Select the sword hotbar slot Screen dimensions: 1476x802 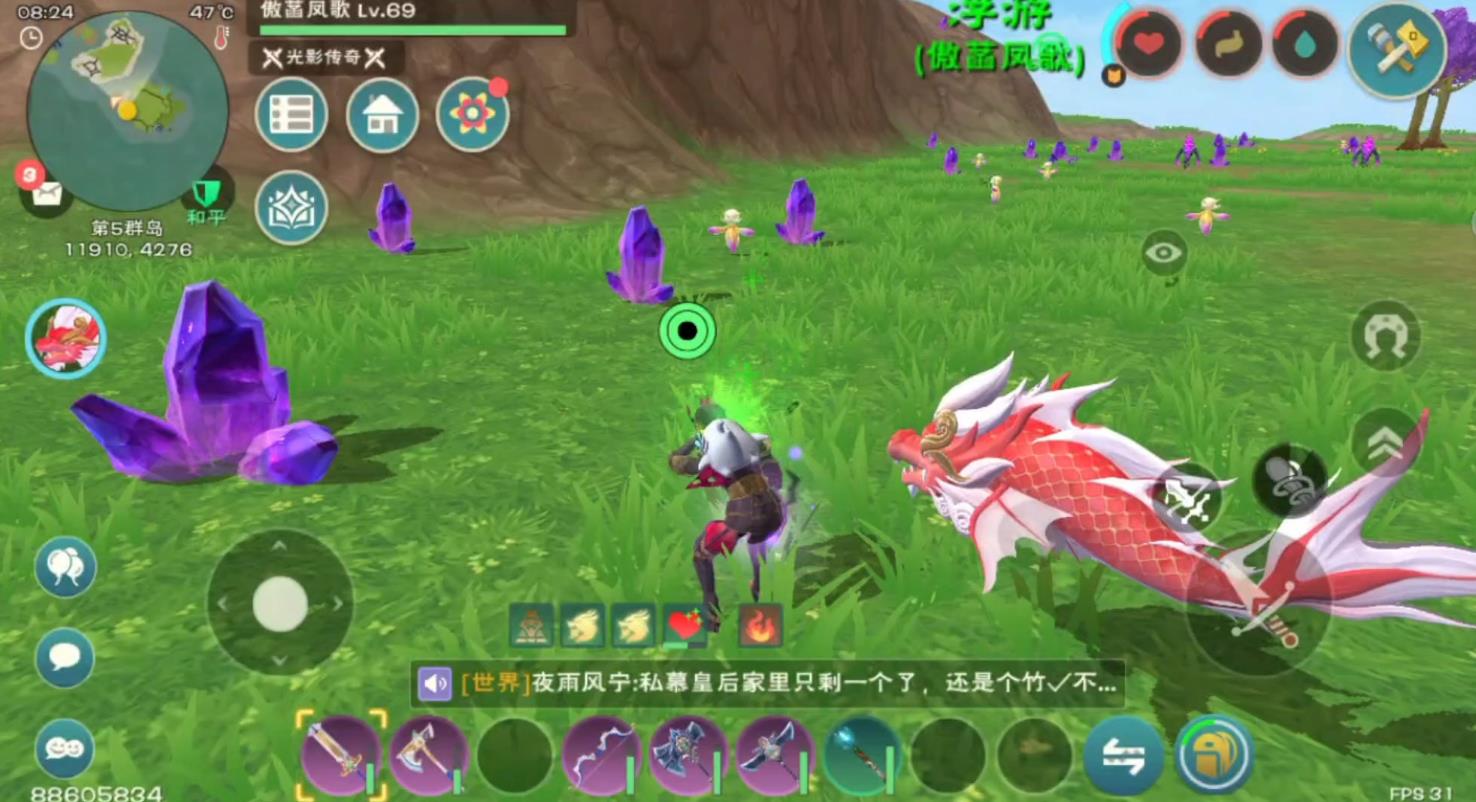pyautogui.click(x=341, y=755)
